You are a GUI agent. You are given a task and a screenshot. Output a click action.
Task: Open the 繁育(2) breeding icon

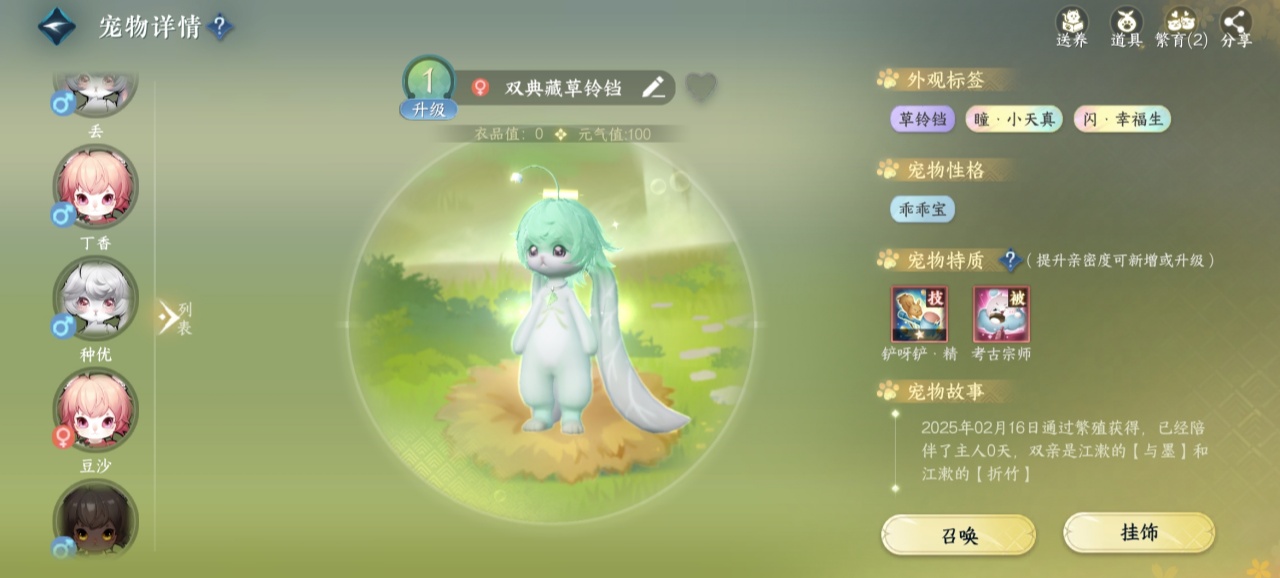tap(1181, 26)
